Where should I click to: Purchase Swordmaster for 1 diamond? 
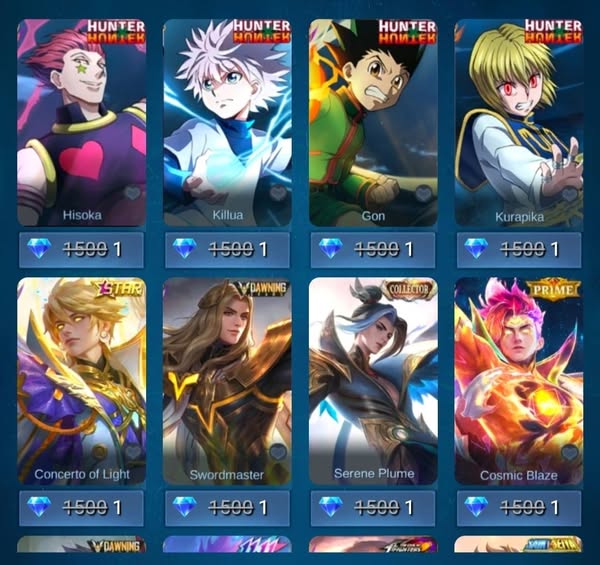click(x=227, y=507)
